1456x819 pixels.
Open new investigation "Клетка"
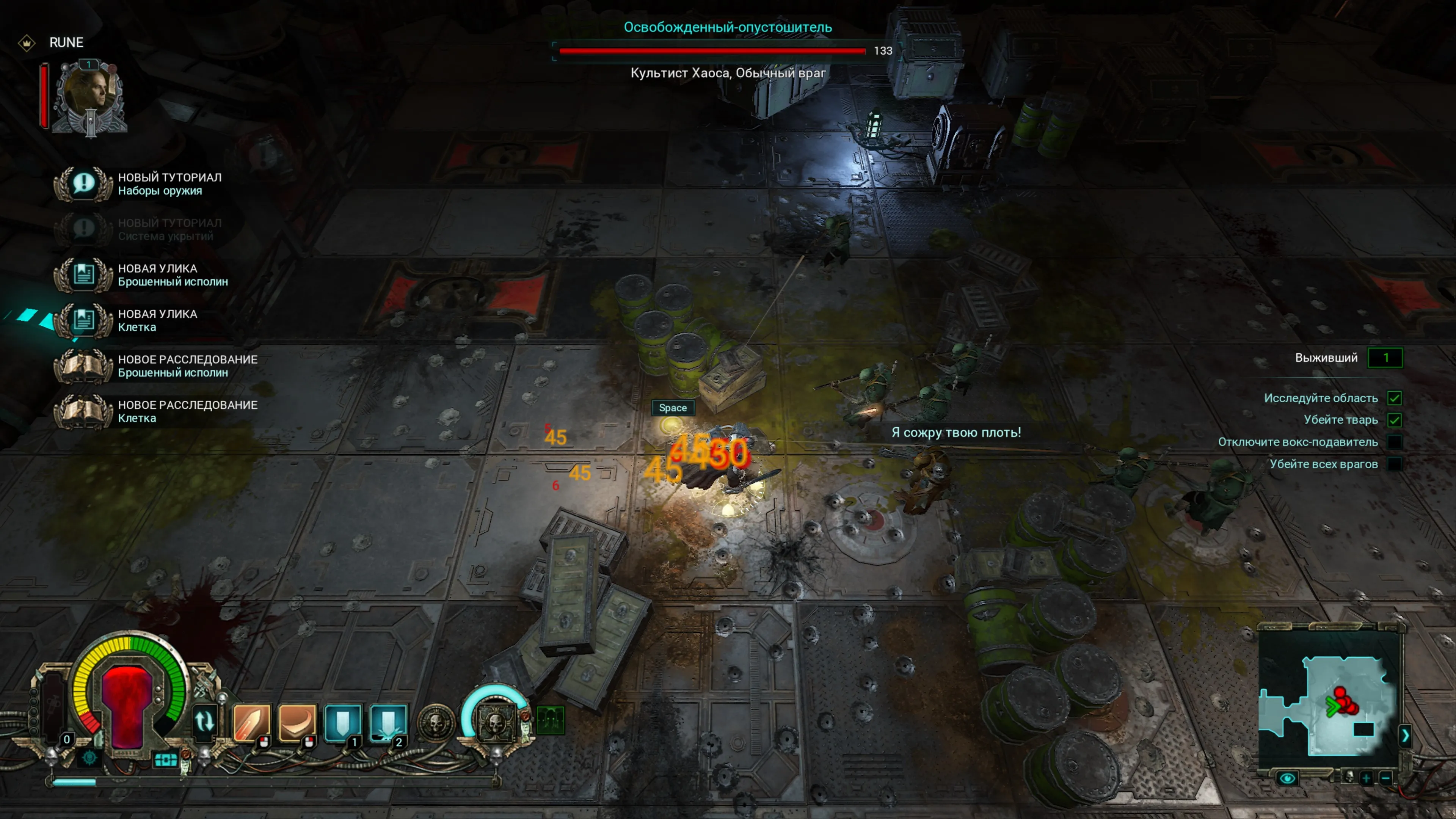pos(84,411)
